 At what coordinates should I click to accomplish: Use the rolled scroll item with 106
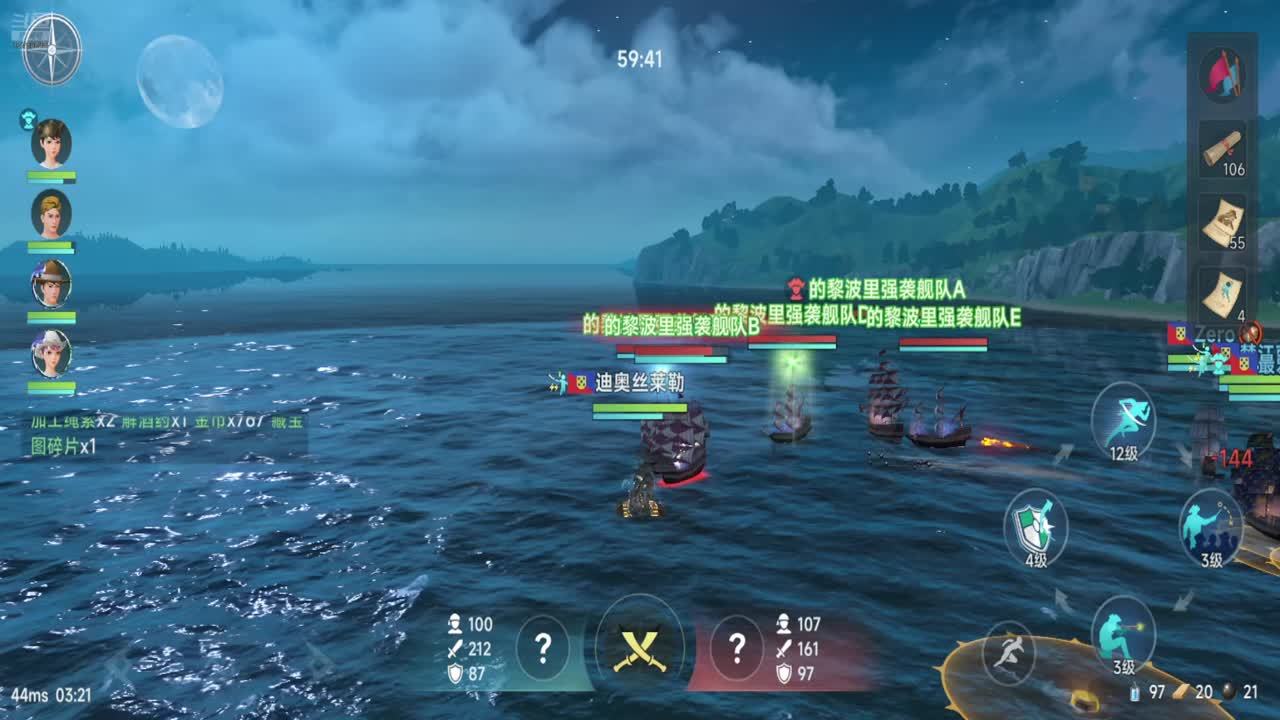[1222, 149]
